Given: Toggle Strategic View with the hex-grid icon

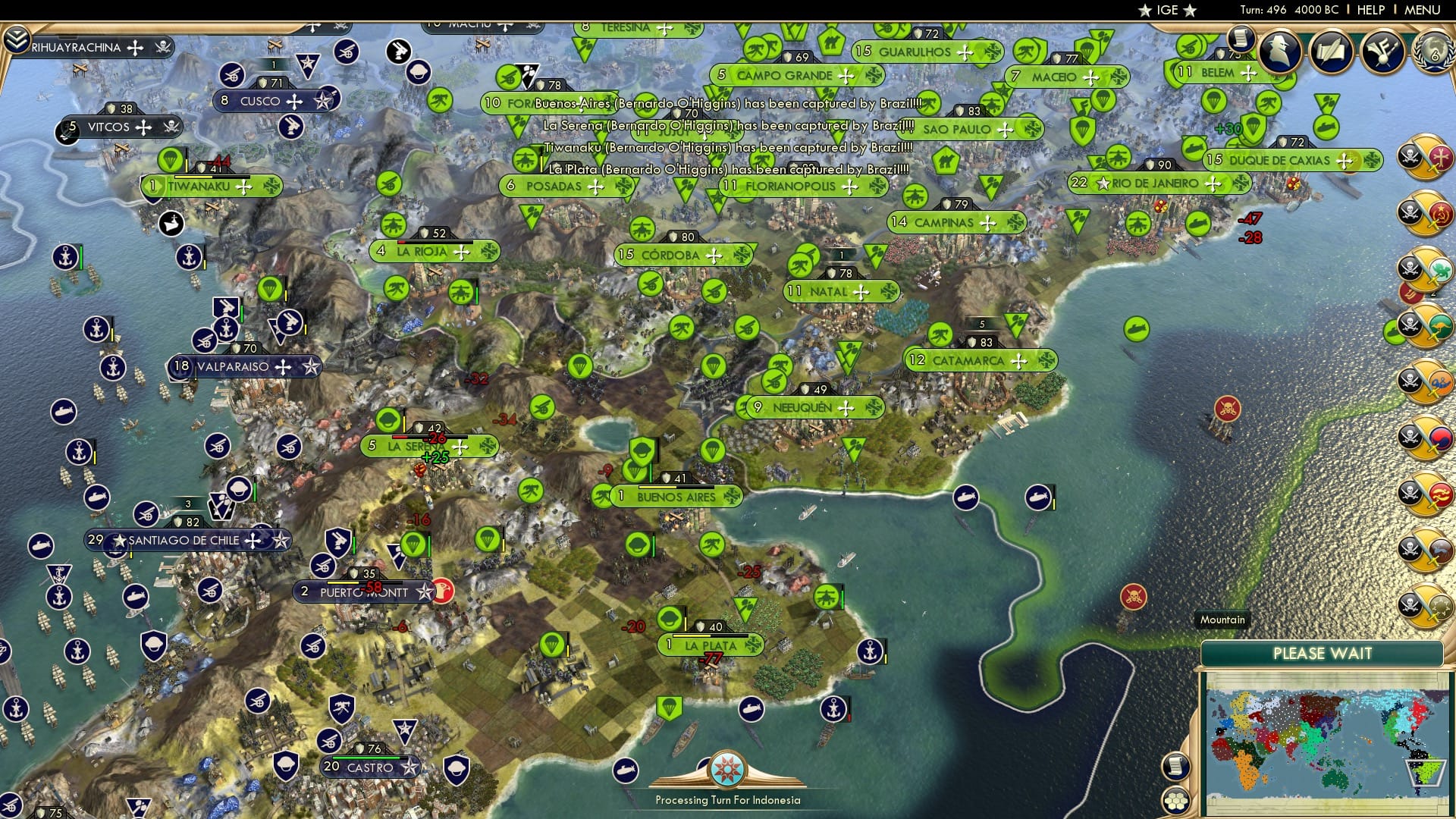Looking at the screenshot, I should point(1175,802).
